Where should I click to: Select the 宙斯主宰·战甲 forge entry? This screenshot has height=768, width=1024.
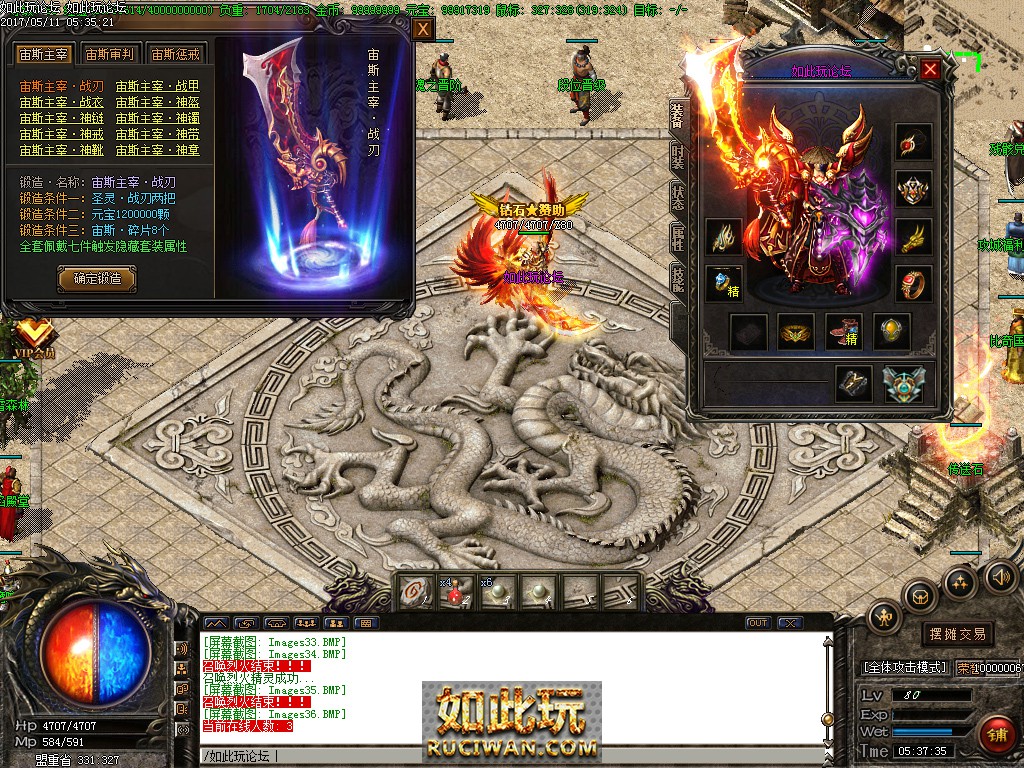pos(157,86)
